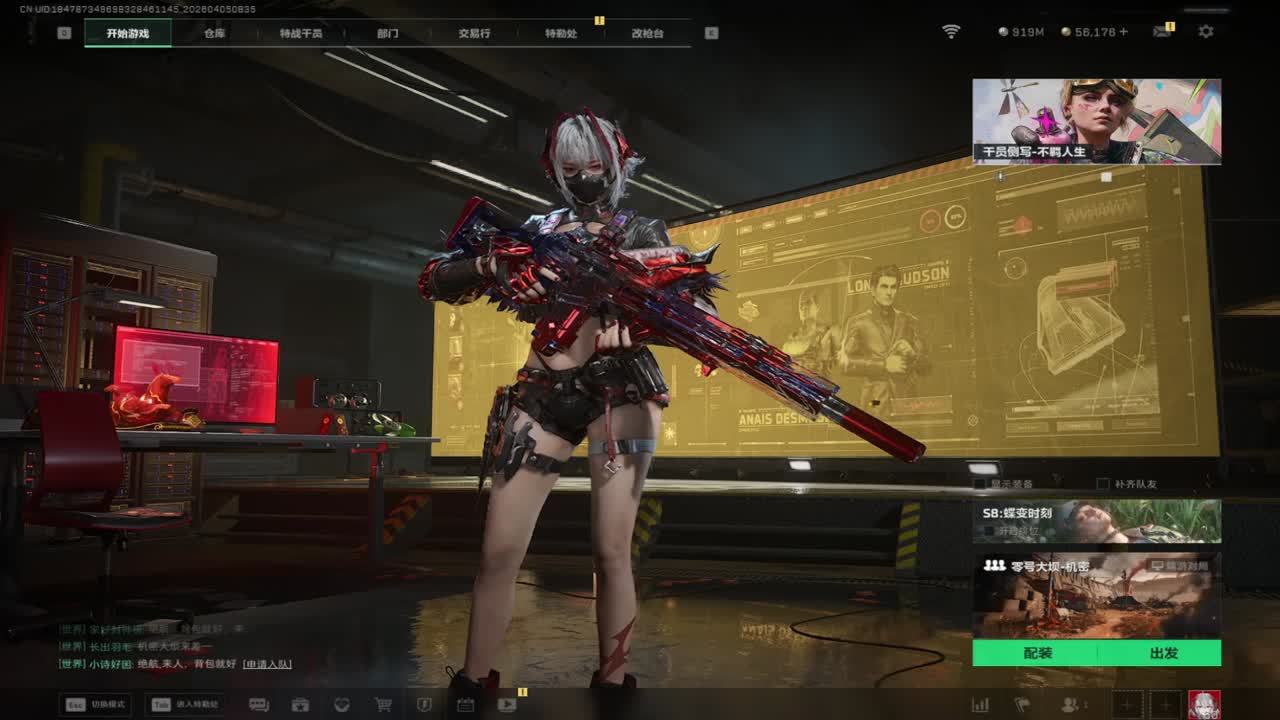Open the 特战干员 operators tab

[x=301, y=33]
